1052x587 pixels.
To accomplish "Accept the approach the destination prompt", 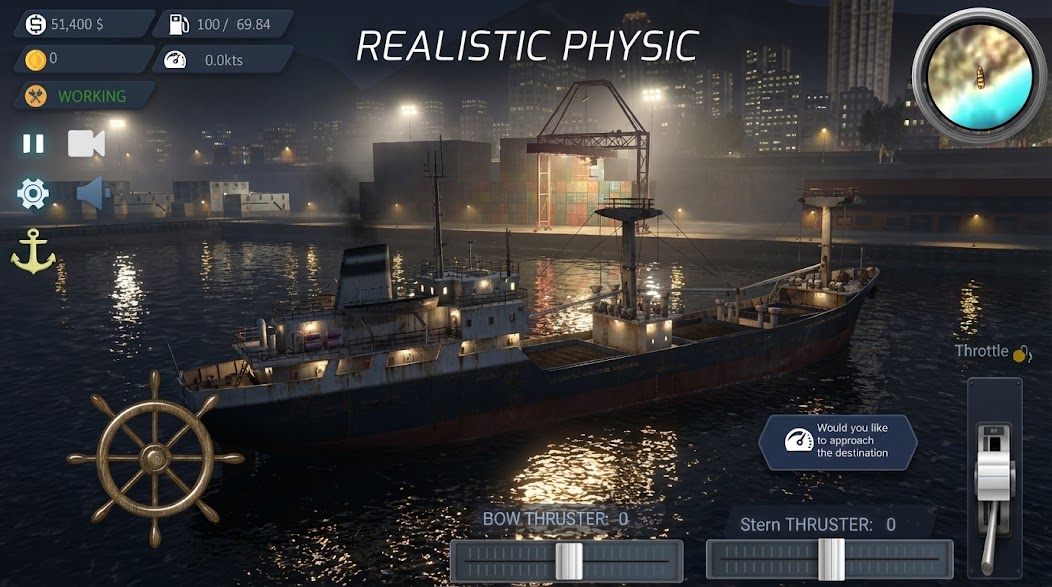I will pos(837,441).
